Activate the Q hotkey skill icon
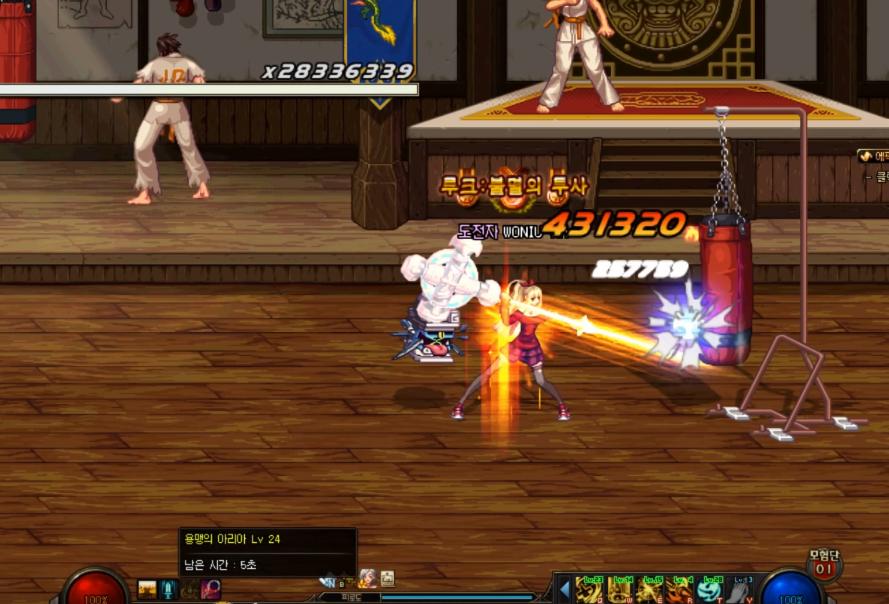 click(x=591, y=590)
